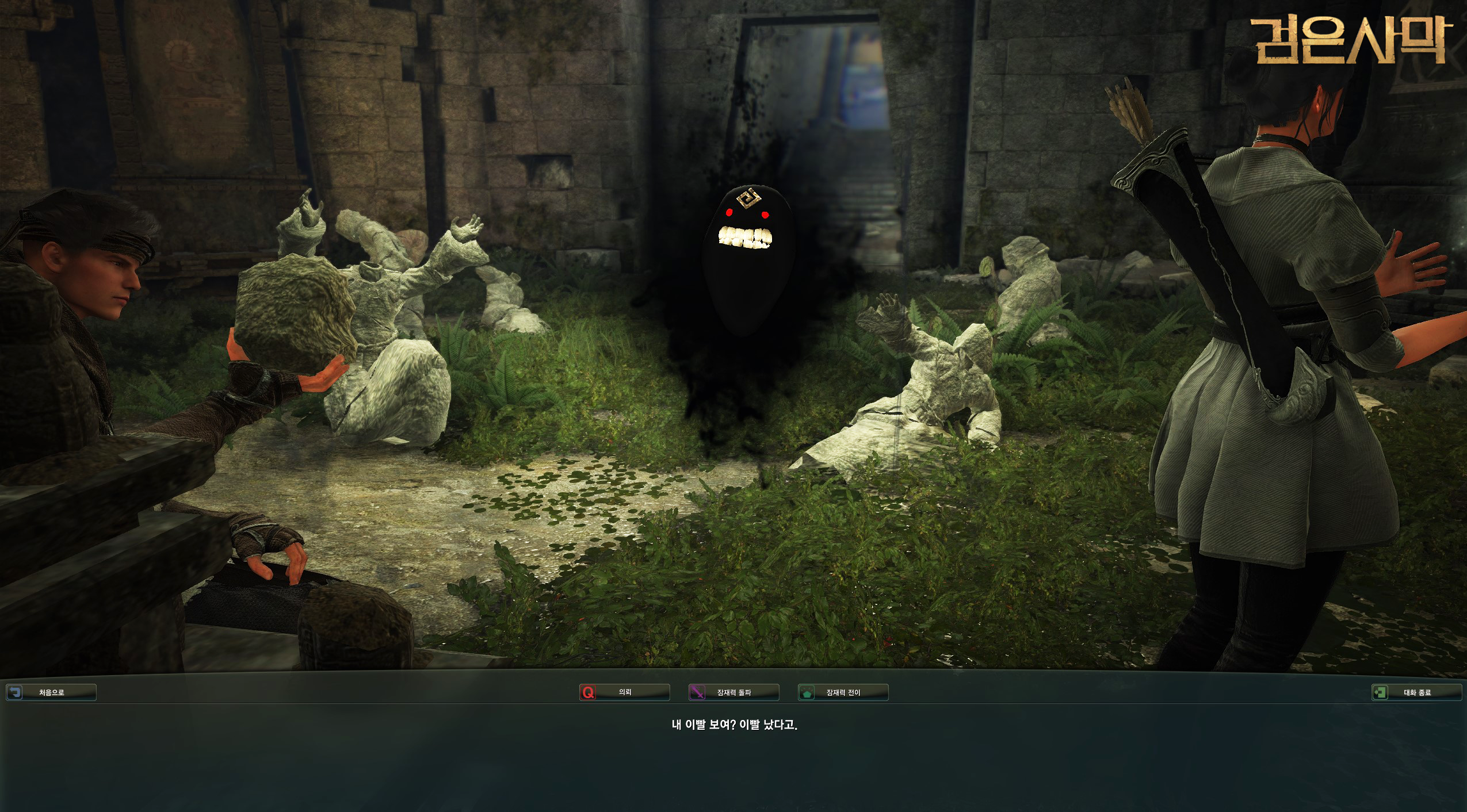This screenshot has width=1467, height=812.
Task: Choose 잠재력 돌파 (enhancement)
Action: coord(733,692)
